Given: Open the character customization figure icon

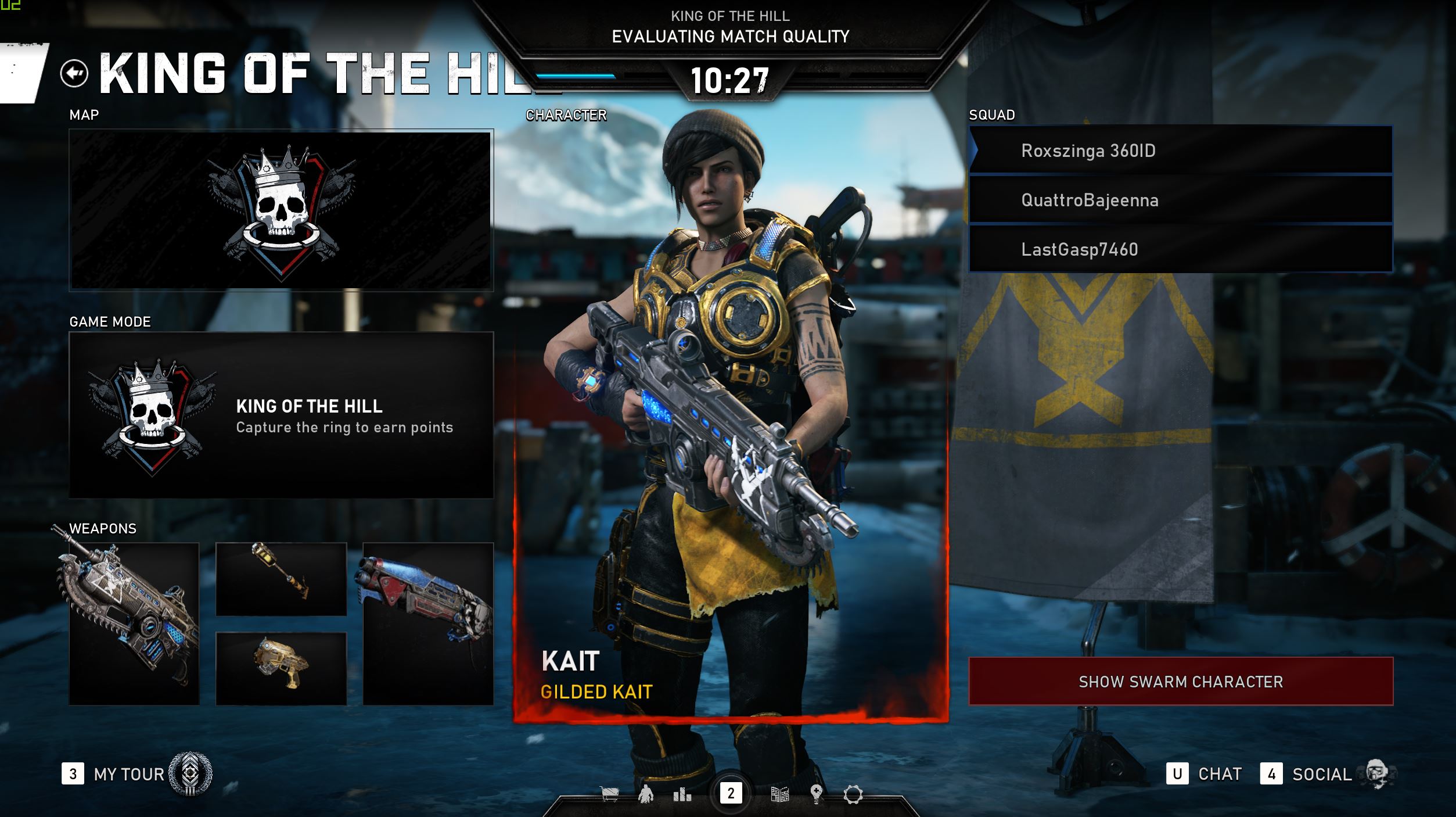Looking at the screenshot, I should 646,794.
